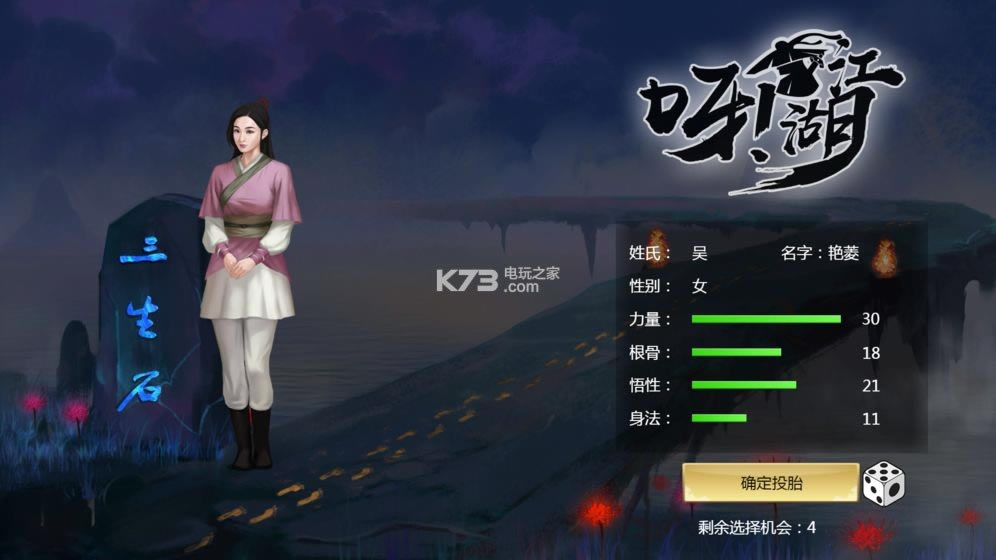The width and height of the screenshot is (996, 560).
Task: Confirm reincarnation with 确定投胎 button
Action: [770, 483]
